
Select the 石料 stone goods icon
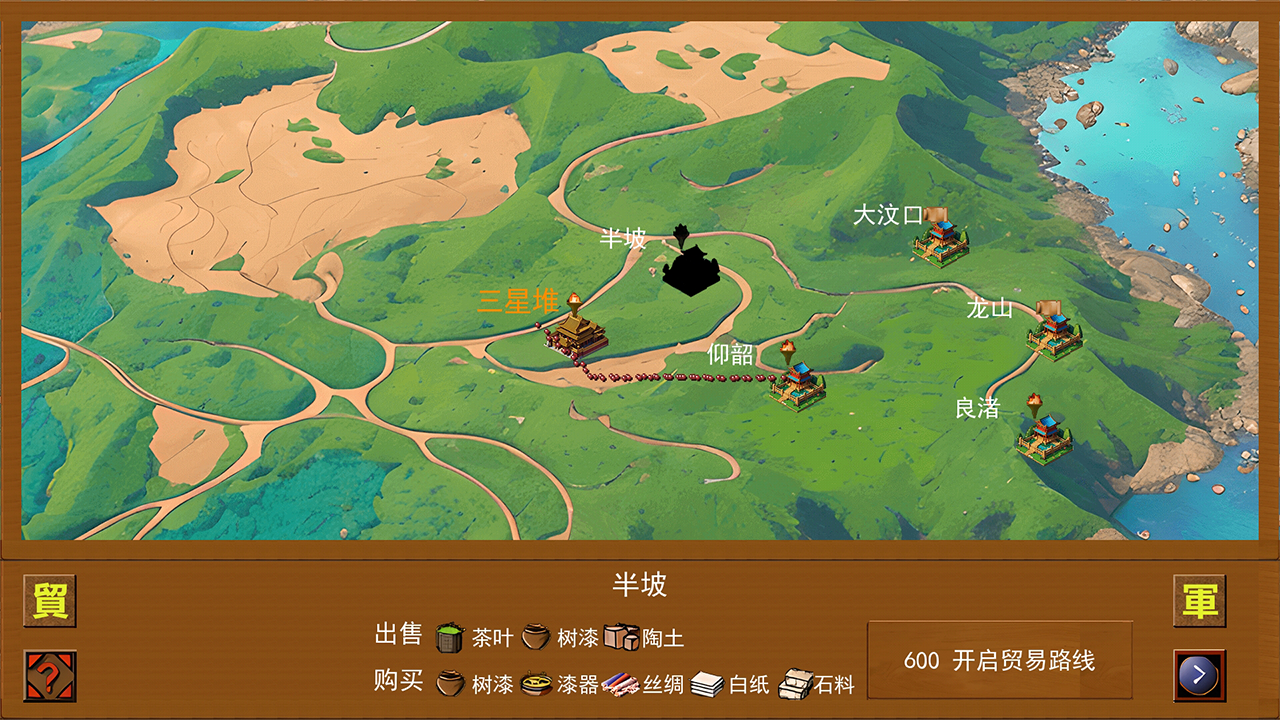pos(796,680)
